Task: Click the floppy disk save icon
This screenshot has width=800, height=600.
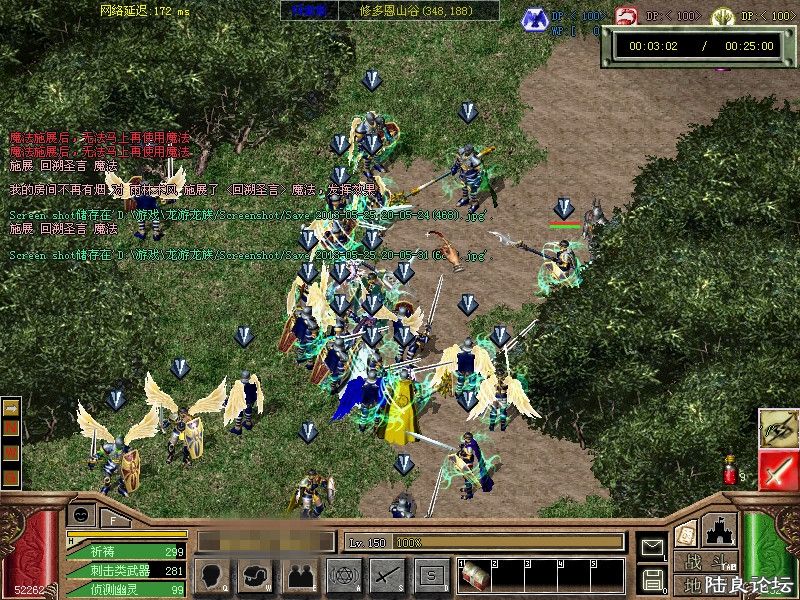Action: [652, 578]
